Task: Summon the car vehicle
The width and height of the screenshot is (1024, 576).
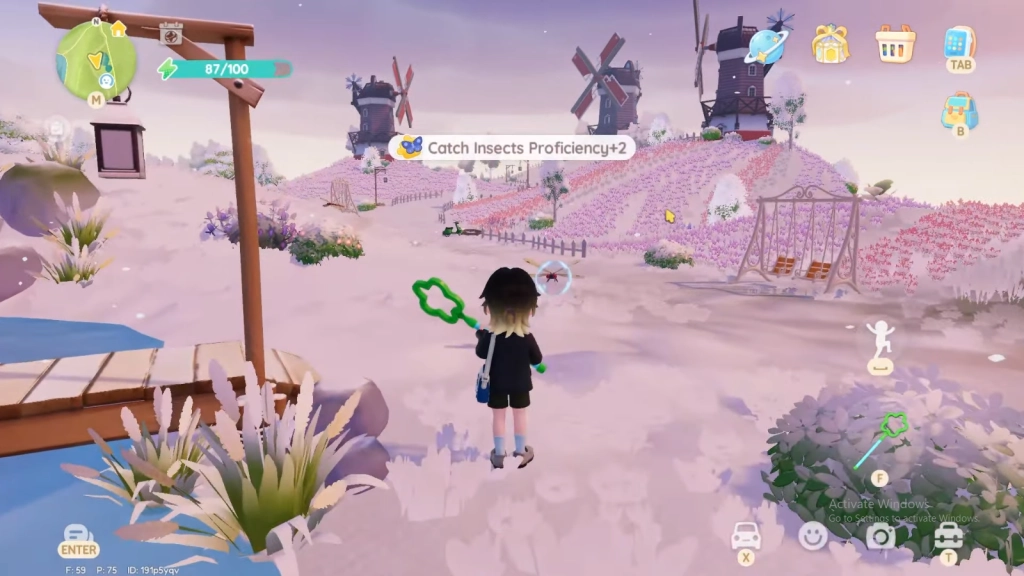Action: click(746, 535)
